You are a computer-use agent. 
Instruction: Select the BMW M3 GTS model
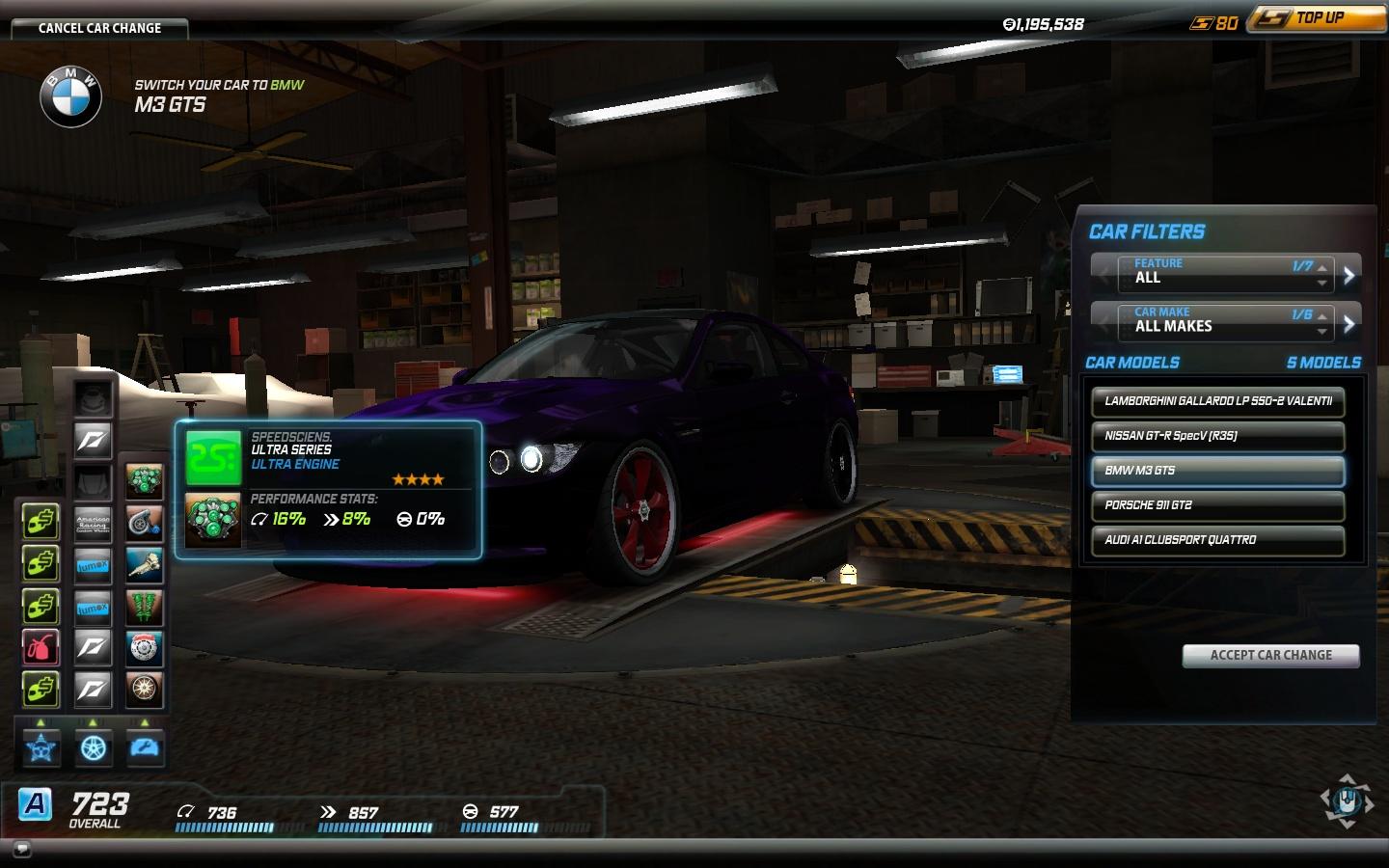[x=1217, y=471]
